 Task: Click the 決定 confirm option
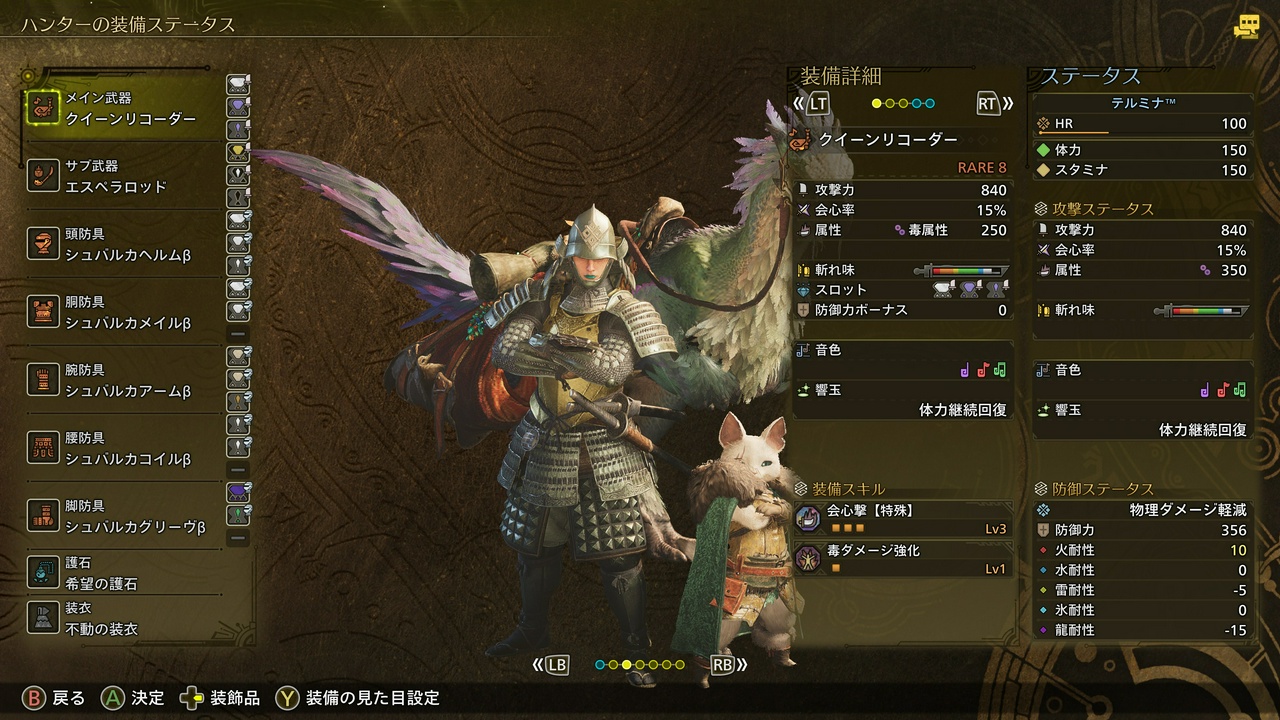133,697
